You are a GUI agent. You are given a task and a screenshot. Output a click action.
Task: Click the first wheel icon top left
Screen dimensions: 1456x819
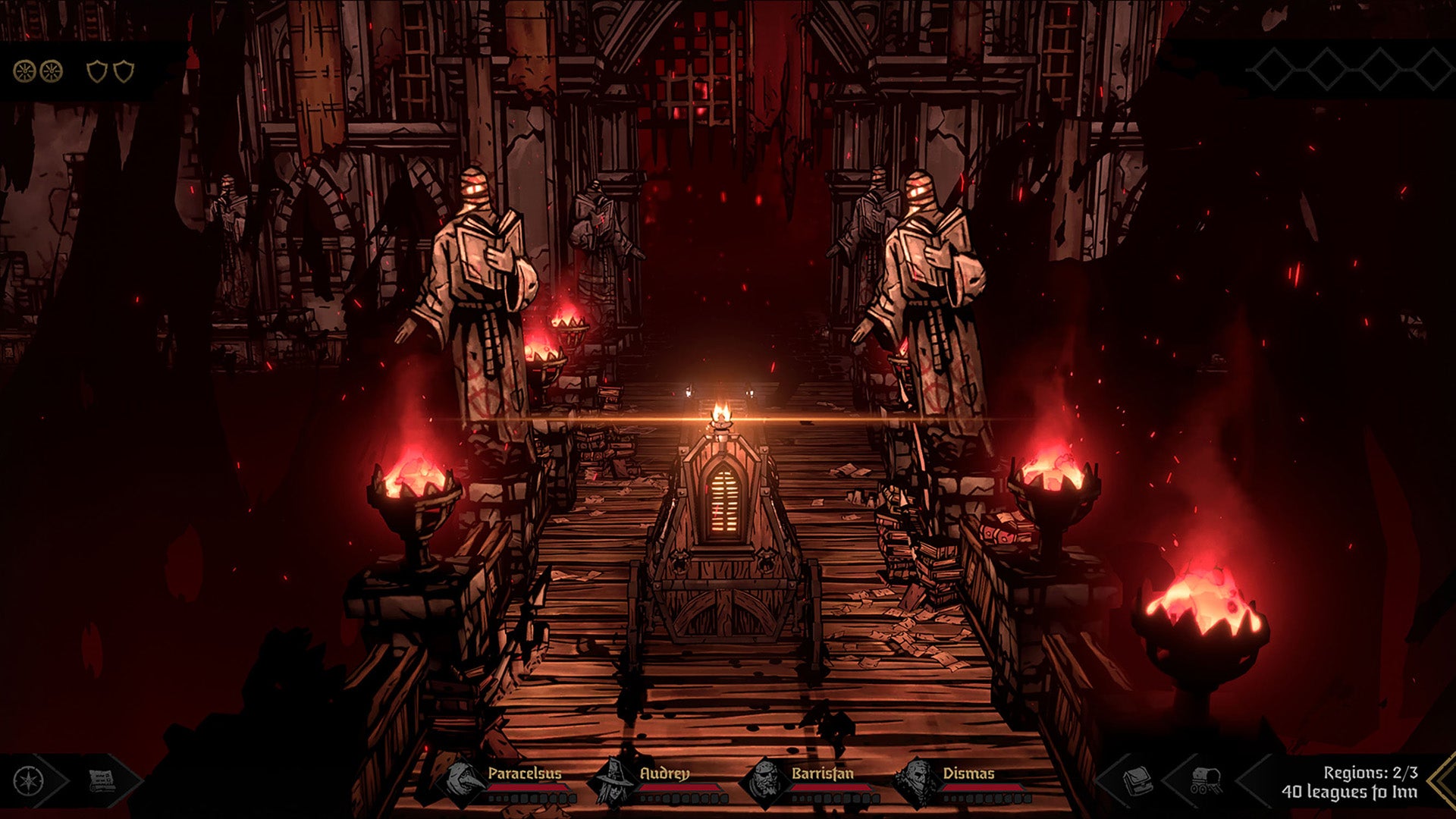[x=25, y=71]
